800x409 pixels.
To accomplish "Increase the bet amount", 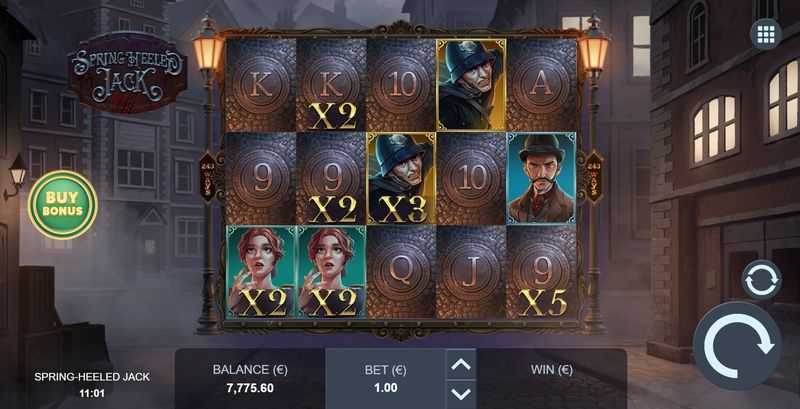I will 461,364.
